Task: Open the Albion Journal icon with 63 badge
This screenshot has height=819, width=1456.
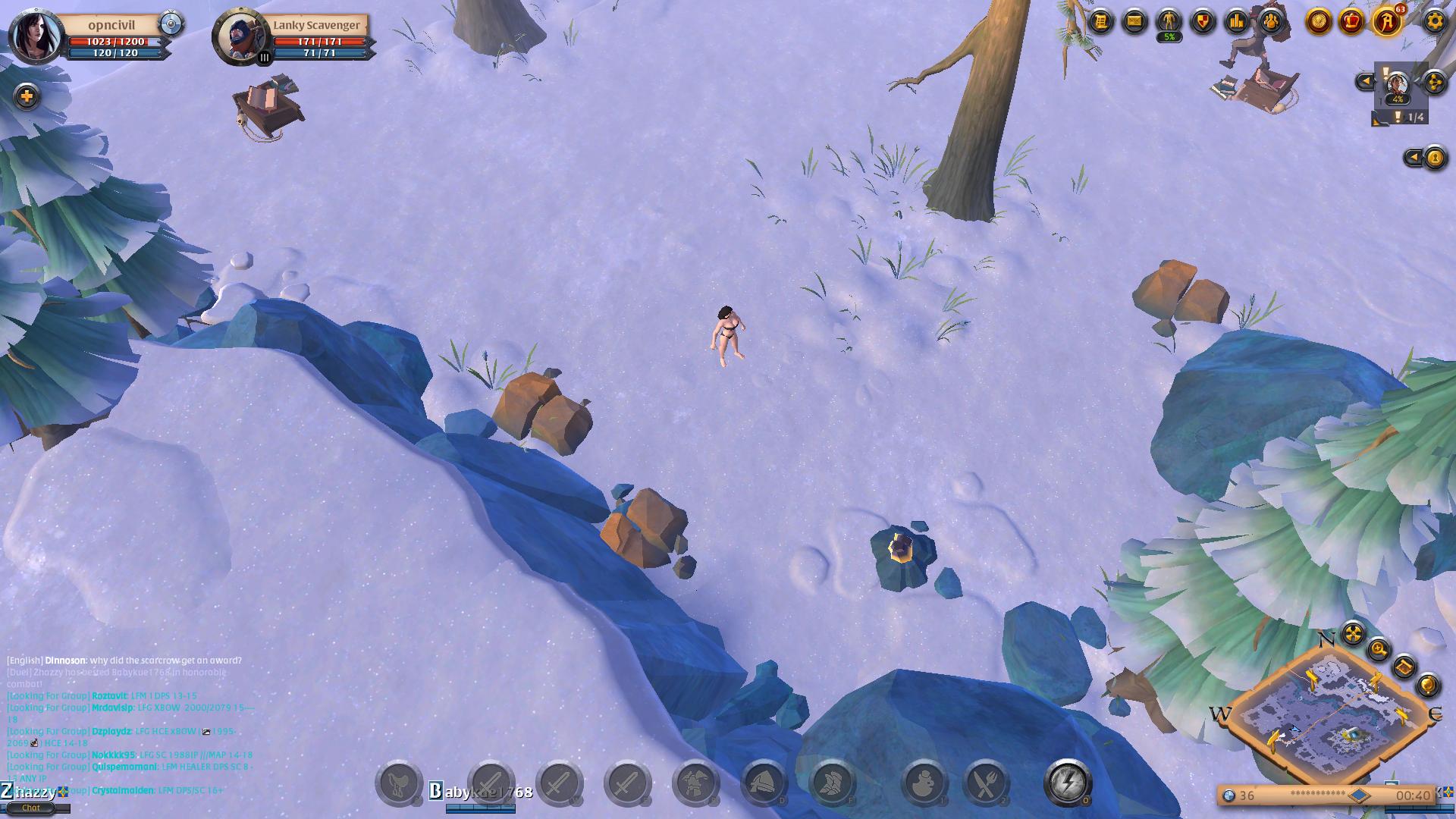Action: pos(1386,22)
